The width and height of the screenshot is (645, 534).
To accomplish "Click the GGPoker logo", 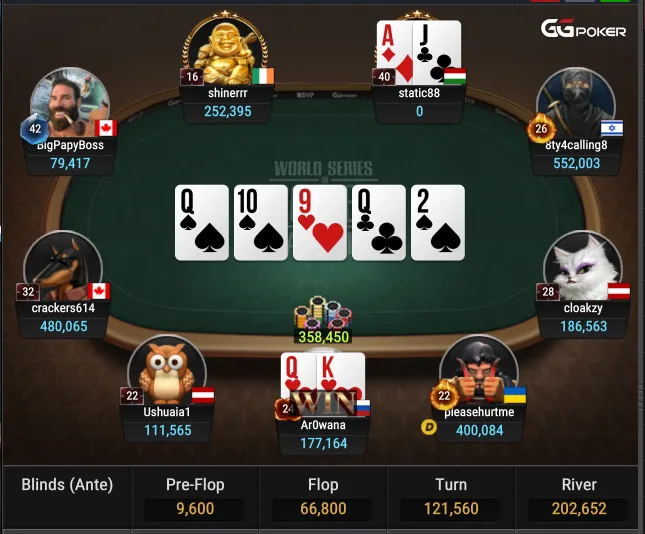I will pos(584,30).
